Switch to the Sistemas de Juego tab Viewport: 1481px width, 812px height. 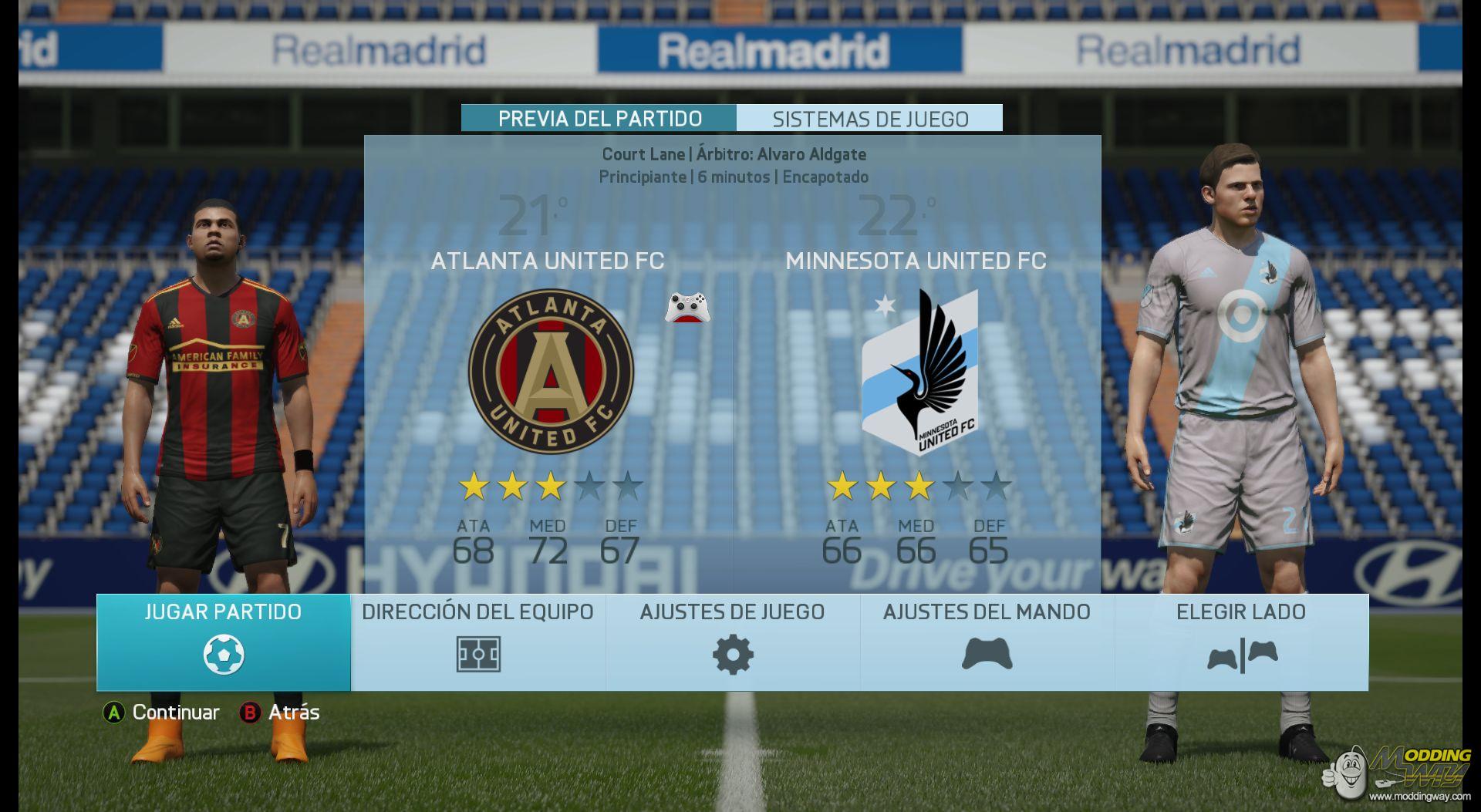point(869,119)
